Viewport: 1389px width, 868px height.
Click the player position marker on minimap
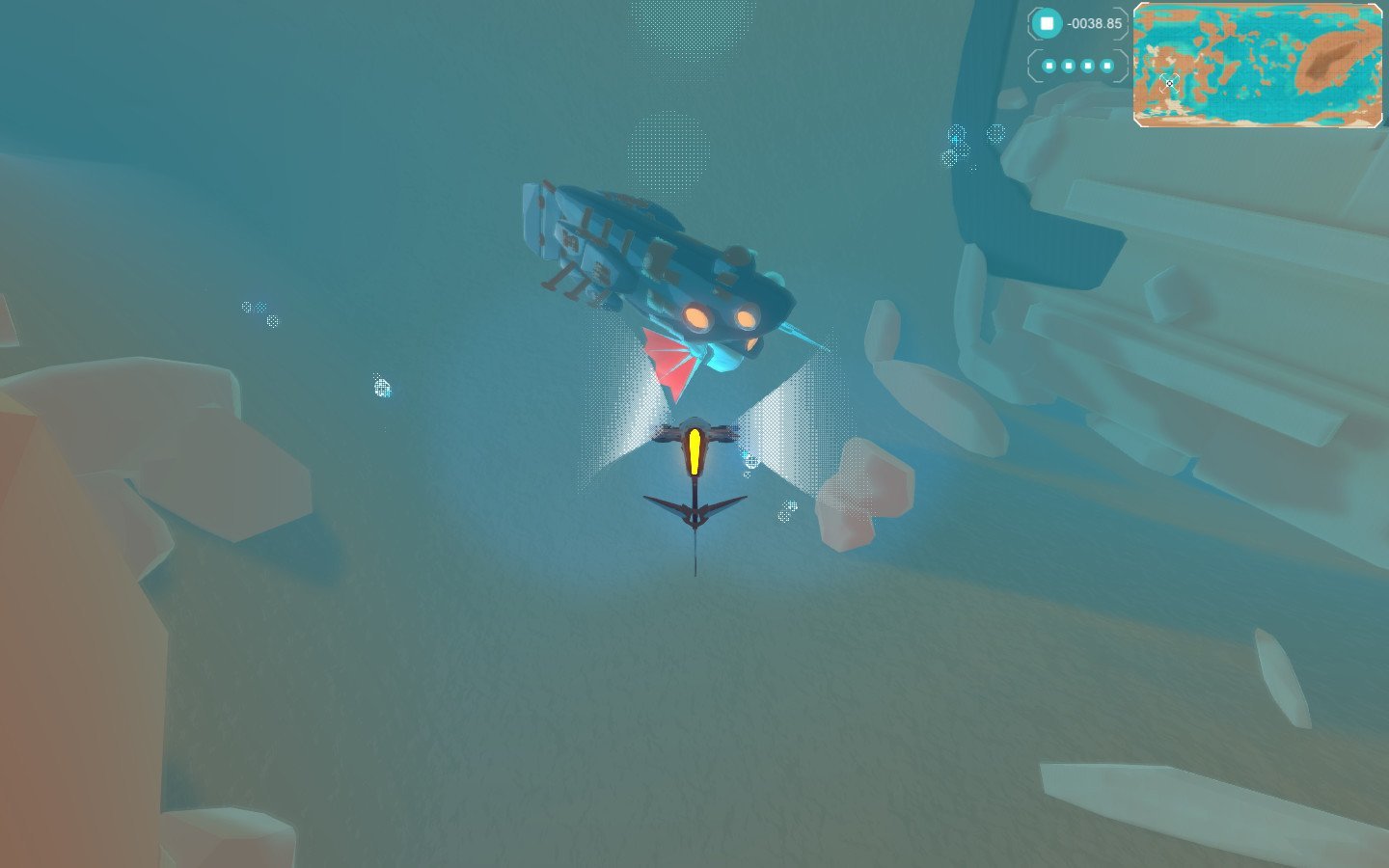[1169, 83]
